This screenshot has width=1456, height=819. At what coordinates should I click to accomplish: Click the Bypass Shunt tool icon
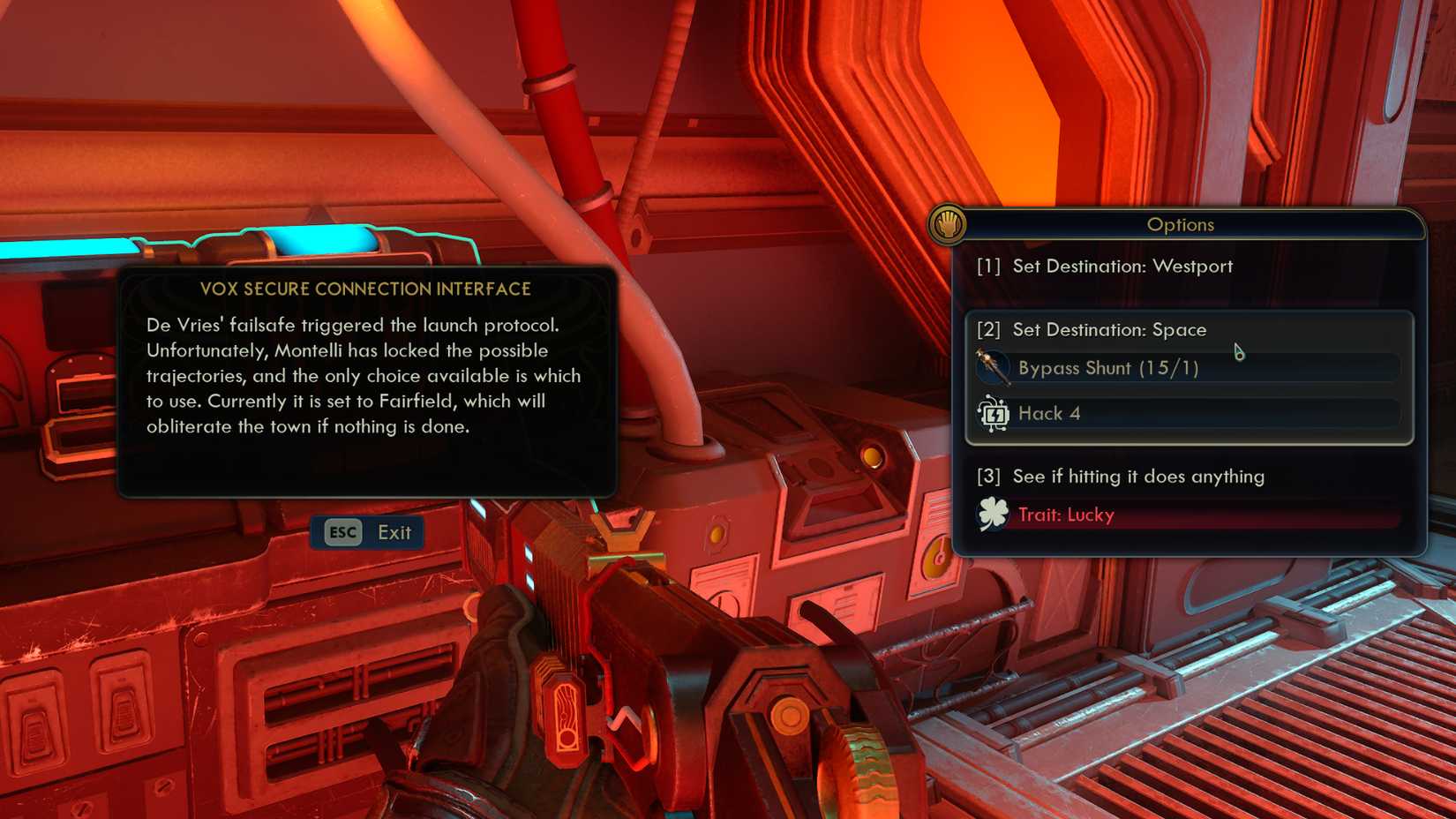tap(994, 364)
